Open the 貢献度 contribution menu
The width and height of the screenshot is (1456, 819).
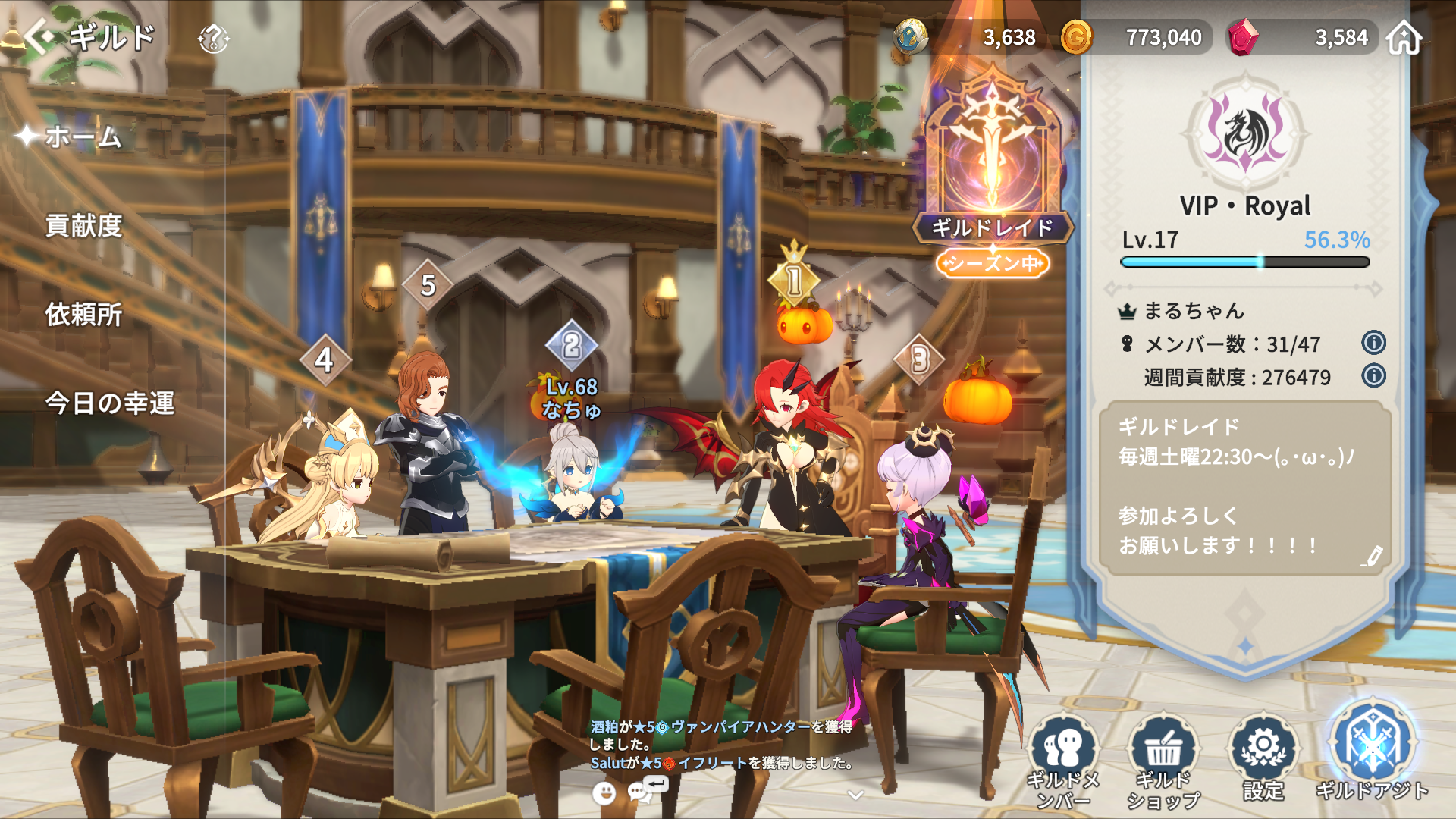[x=83, y=226]
